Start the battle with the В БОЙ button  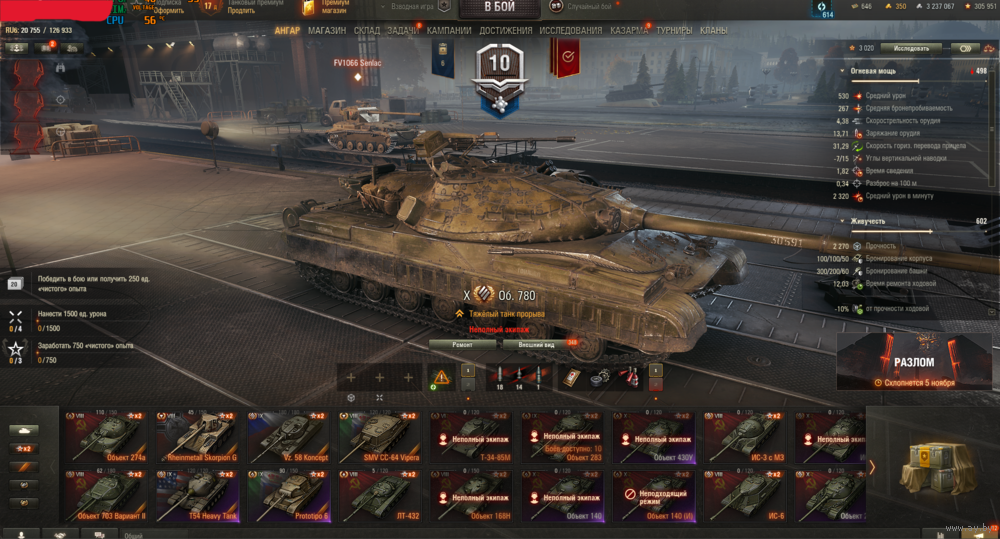pyautogui.click(x=499, y=9)
